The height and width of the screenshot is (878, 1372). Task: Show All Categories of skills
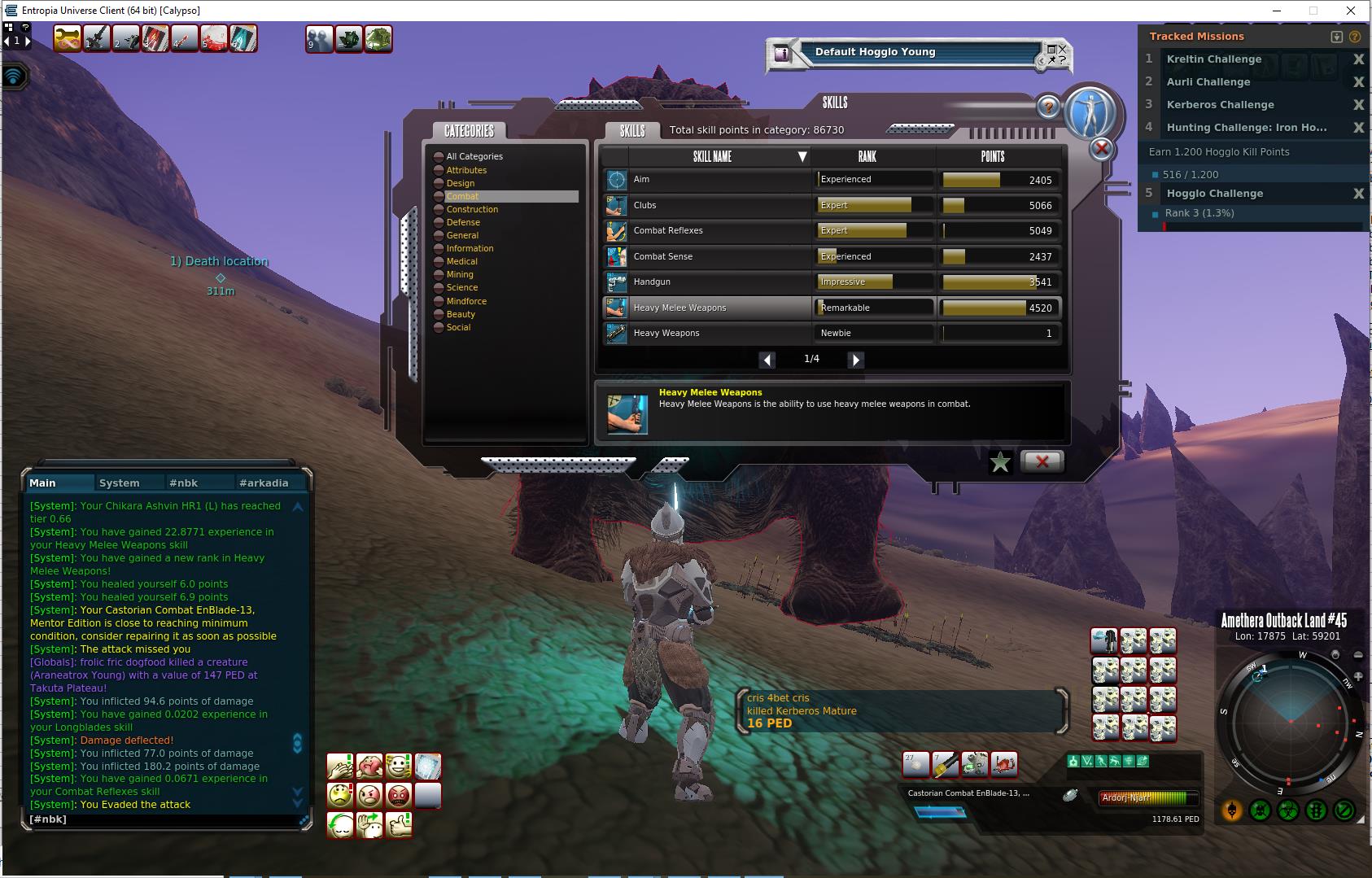tap(474, 156)
